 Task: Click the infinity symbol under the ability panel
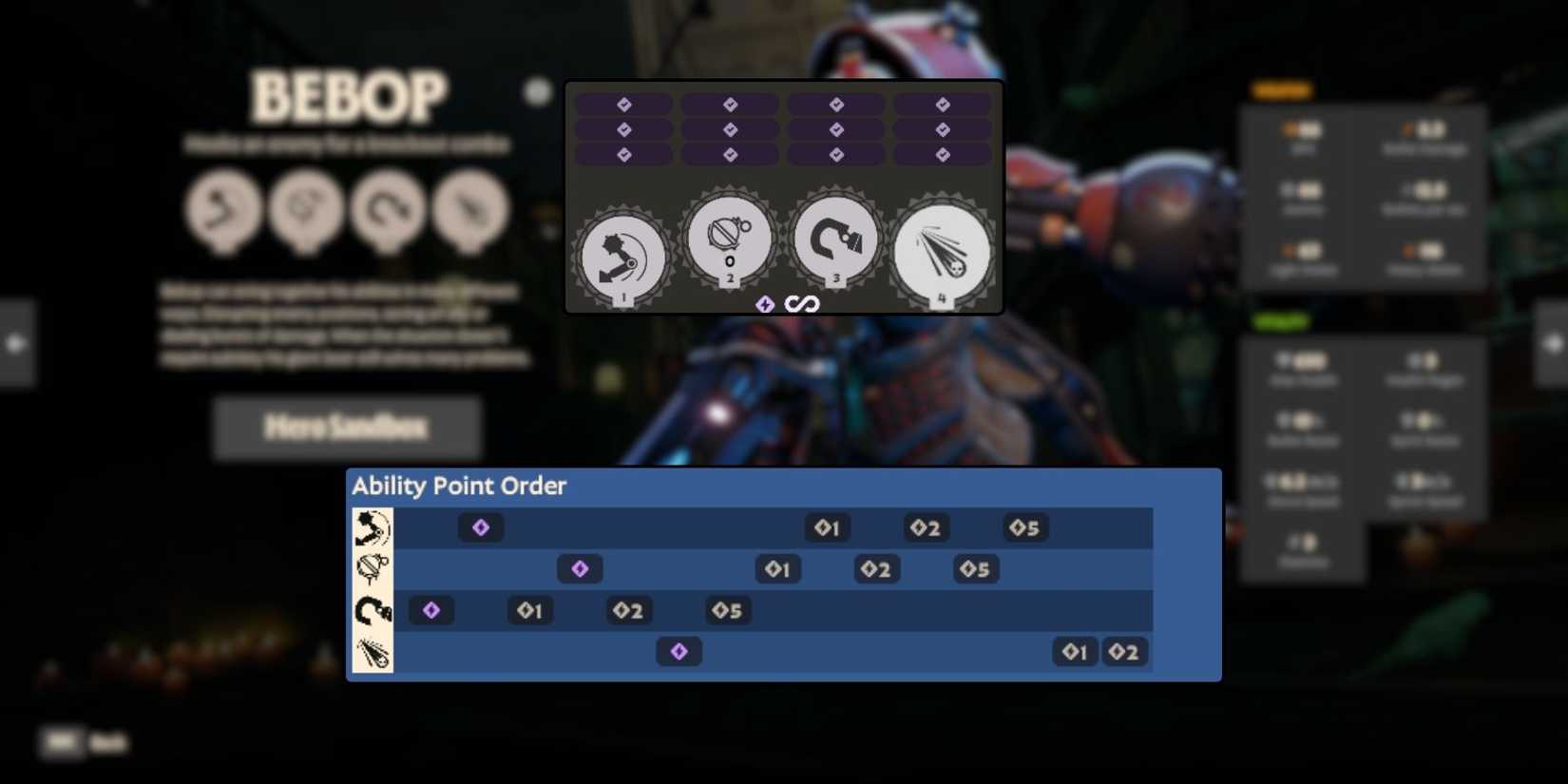pyautogui.click(x=801, y=304)
